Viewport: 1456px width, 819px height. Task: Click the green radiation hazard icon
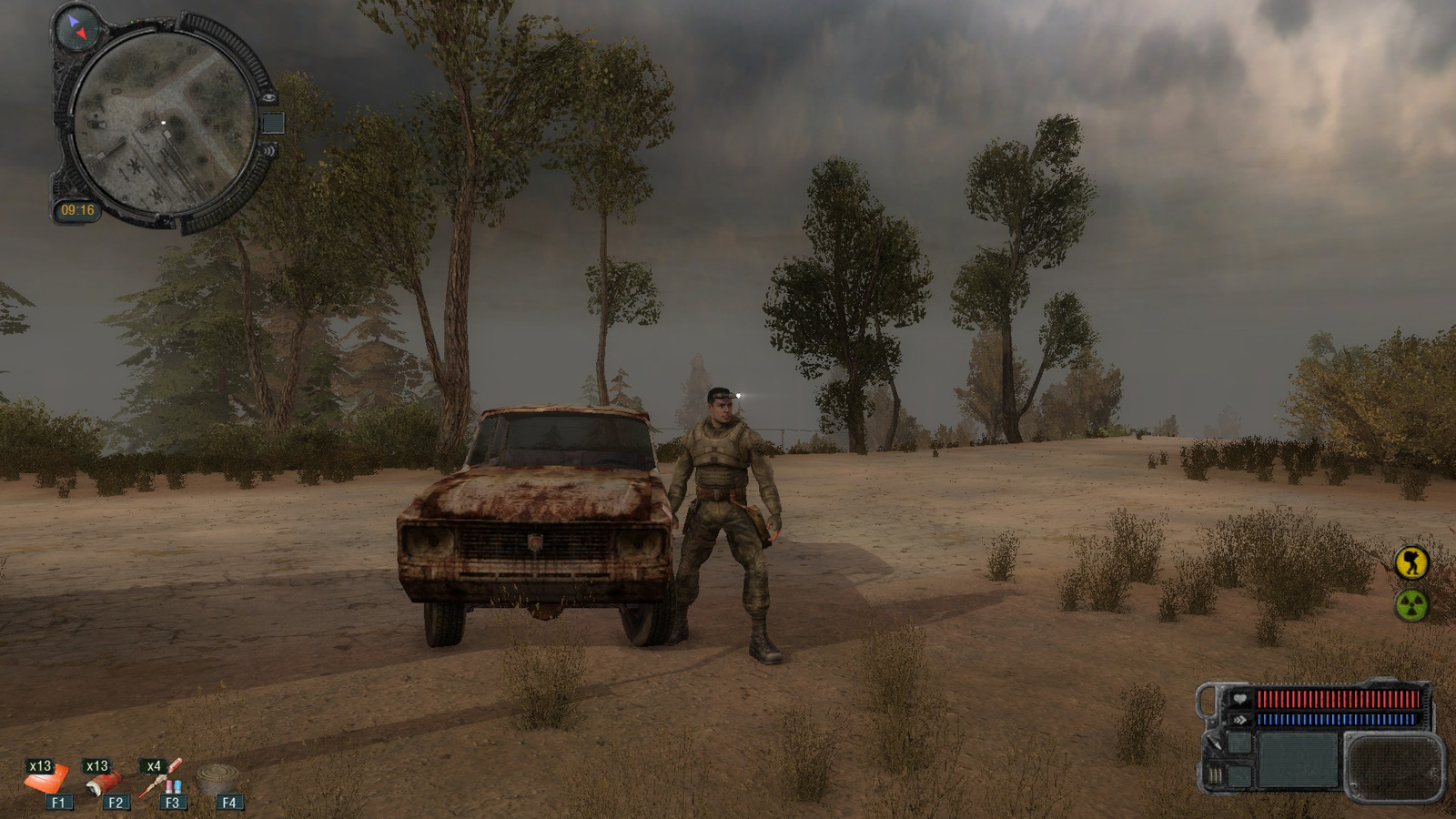coord(1411,605)
